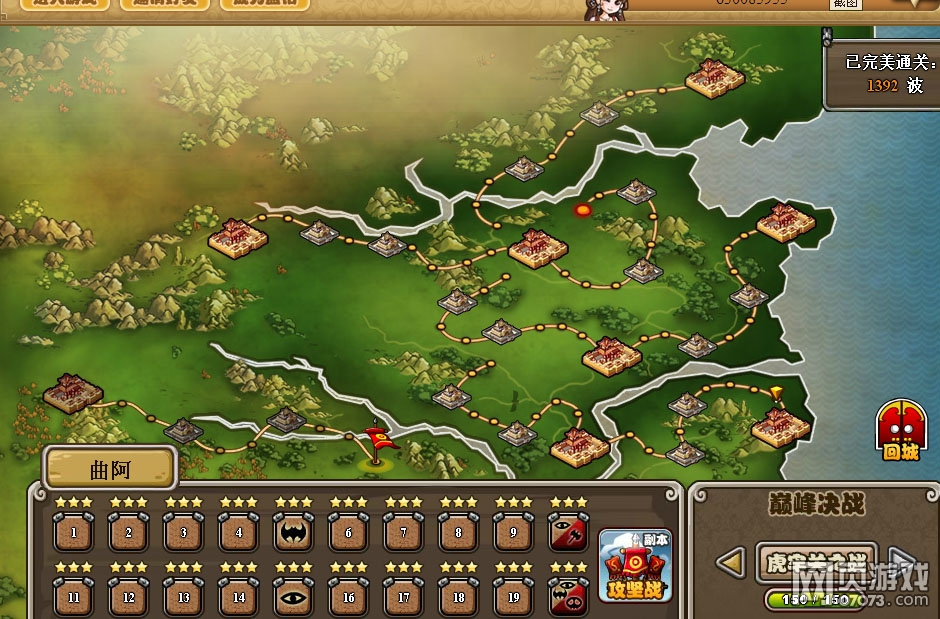This screenshot has height=619, width=940.
Task: Choose stage 4 level tile
Action: coord(239,532)
